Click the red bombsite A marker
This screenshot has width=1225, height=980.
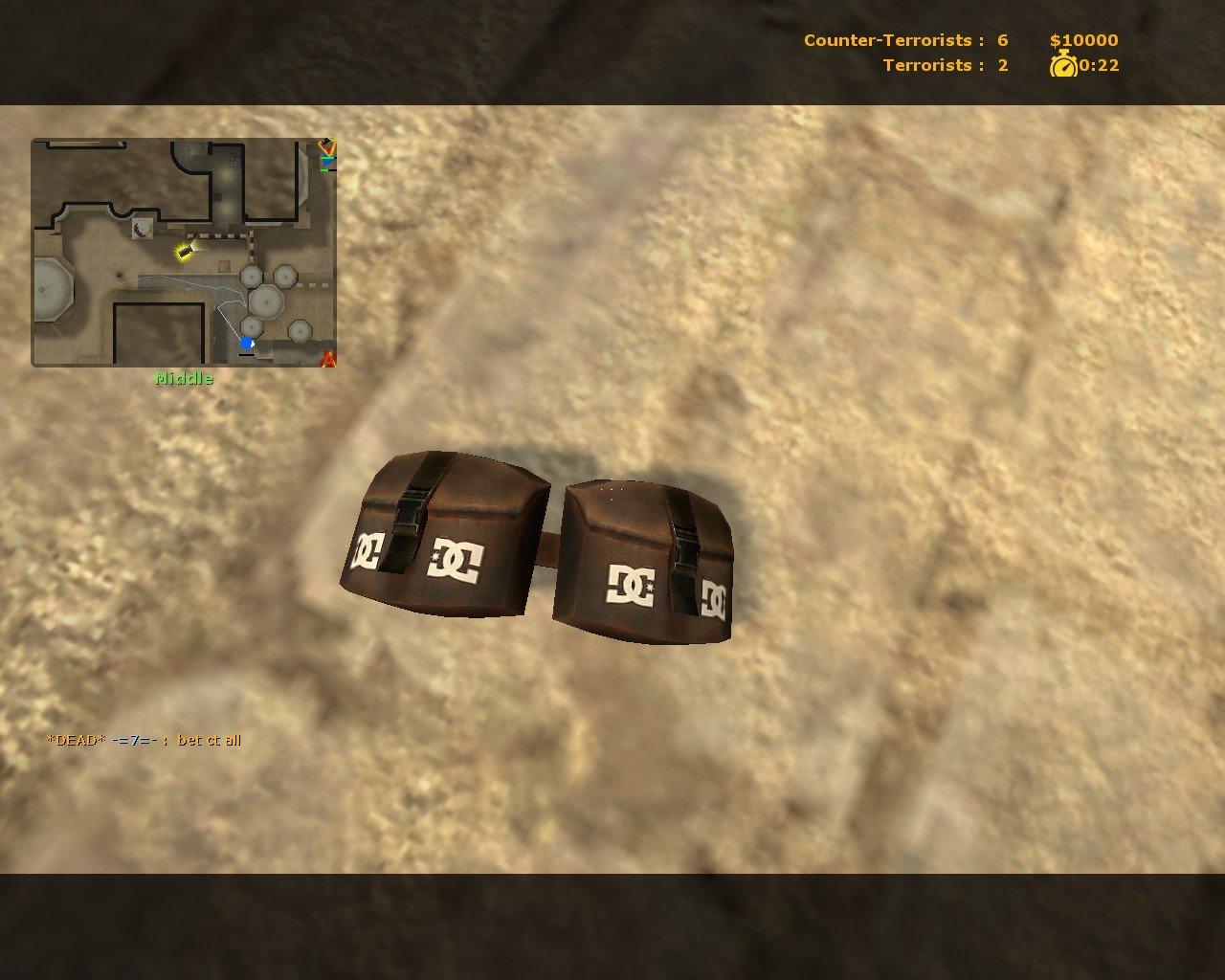tap(328, 360)
